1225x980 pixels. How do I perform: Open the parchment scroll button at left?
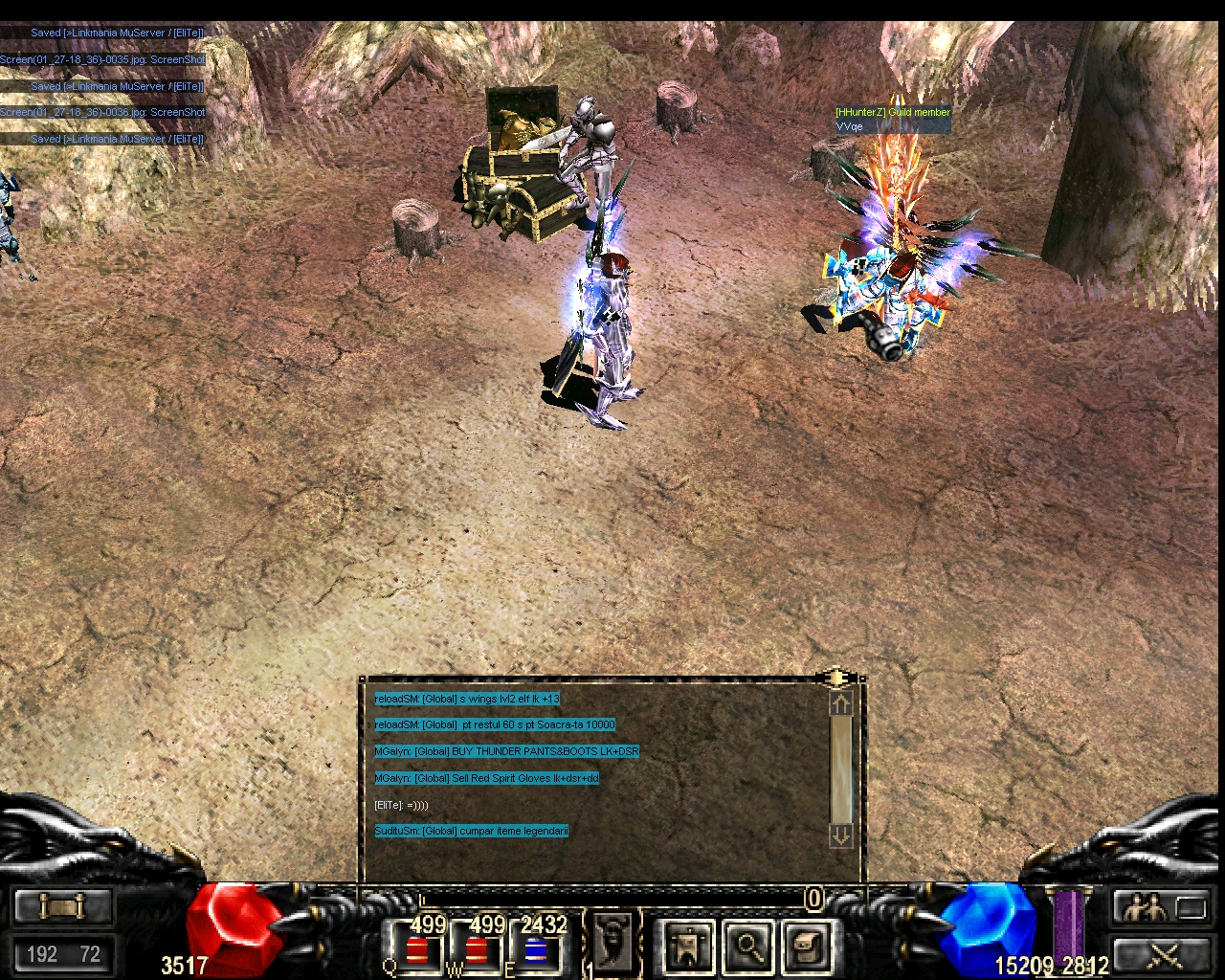[63, 906]
